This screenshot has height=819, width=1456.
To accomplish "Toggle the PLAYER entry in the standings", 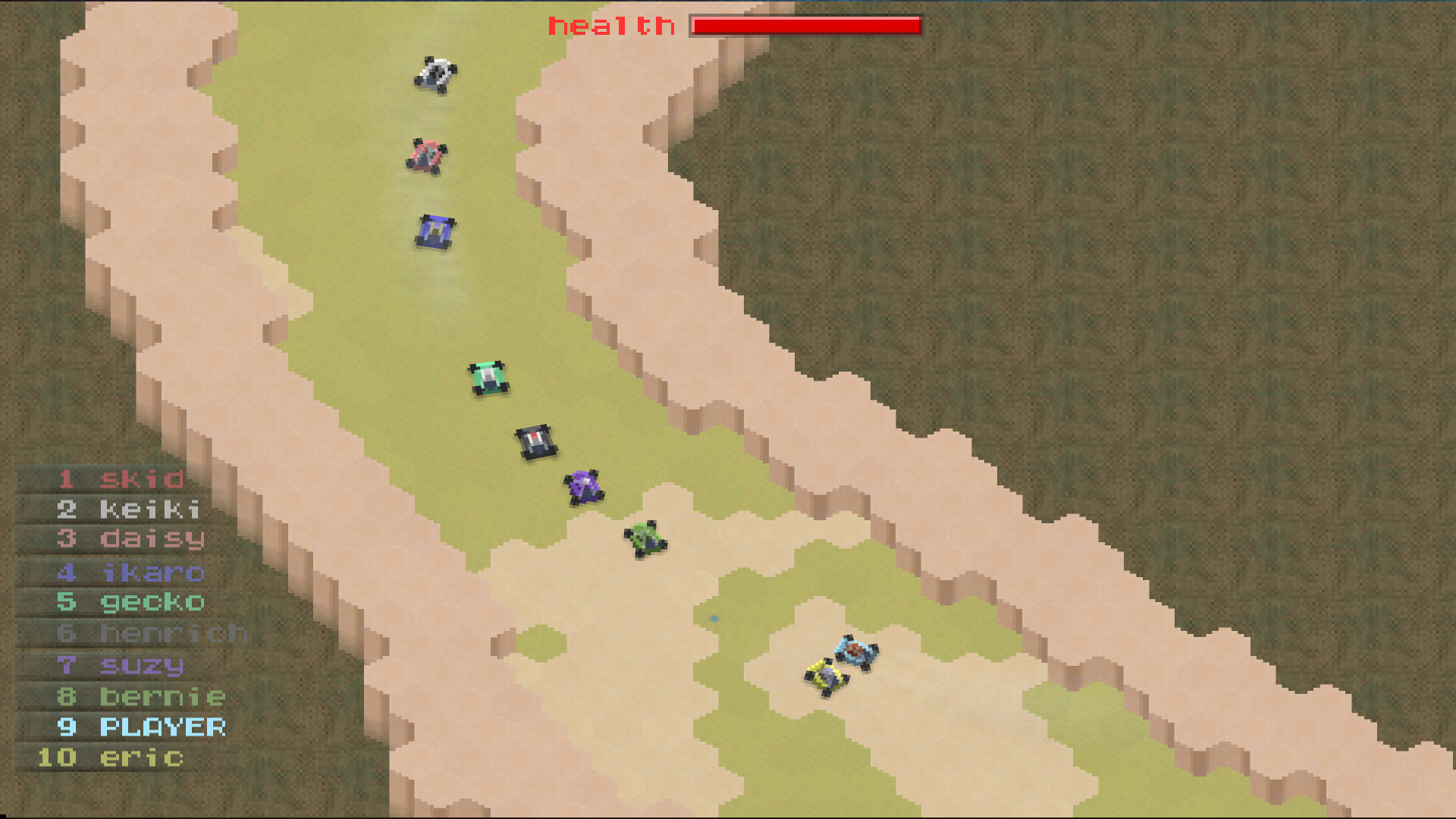I will tap(161, 726).
